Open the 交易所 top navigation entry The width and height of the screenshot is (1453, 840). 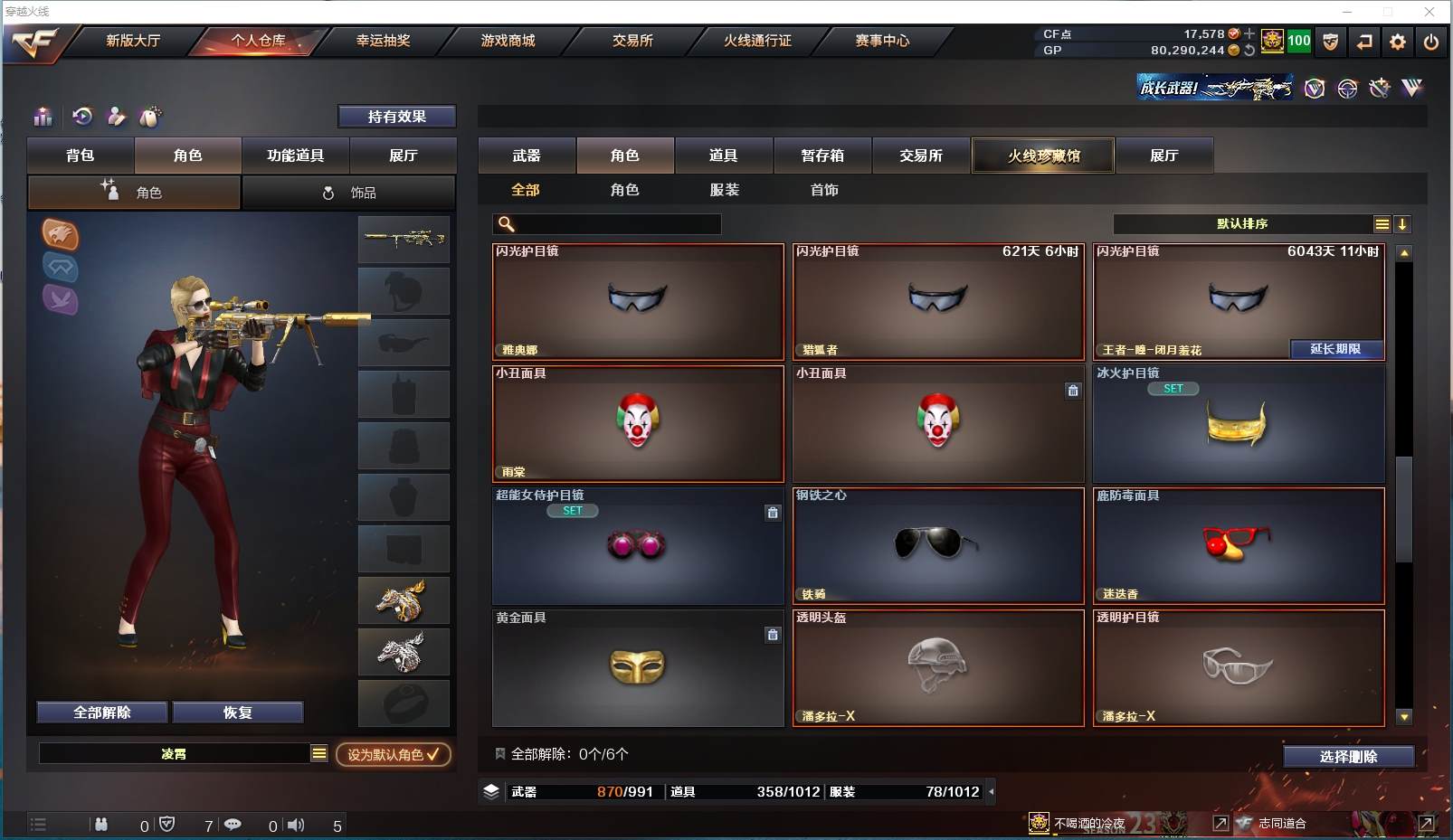click(632, 41)
